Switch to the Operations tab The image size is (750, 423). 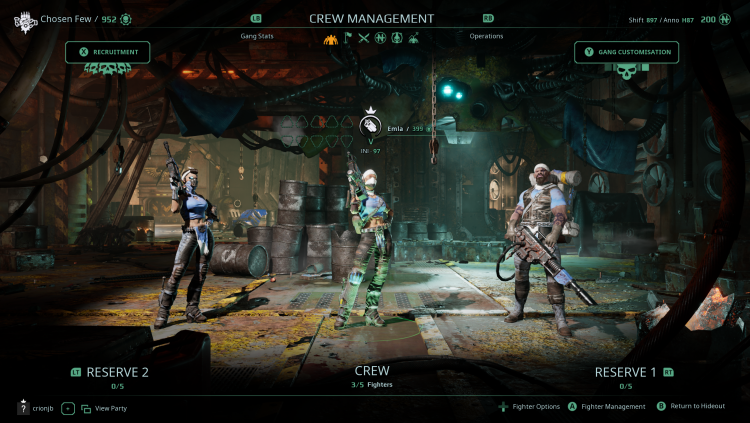[486, 36]
